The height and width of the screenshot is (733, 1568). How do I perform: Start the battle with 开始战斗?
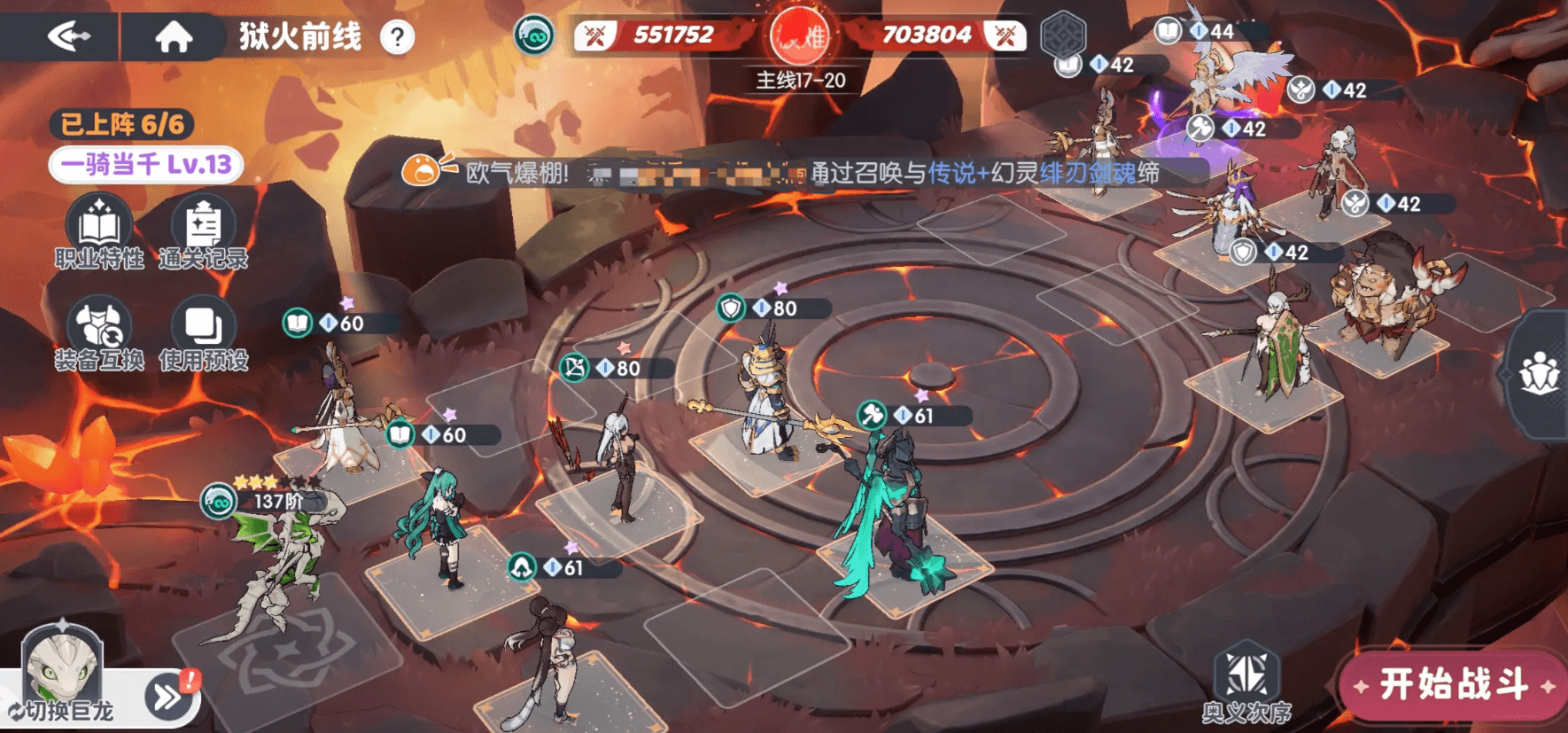coord(1453,684)
